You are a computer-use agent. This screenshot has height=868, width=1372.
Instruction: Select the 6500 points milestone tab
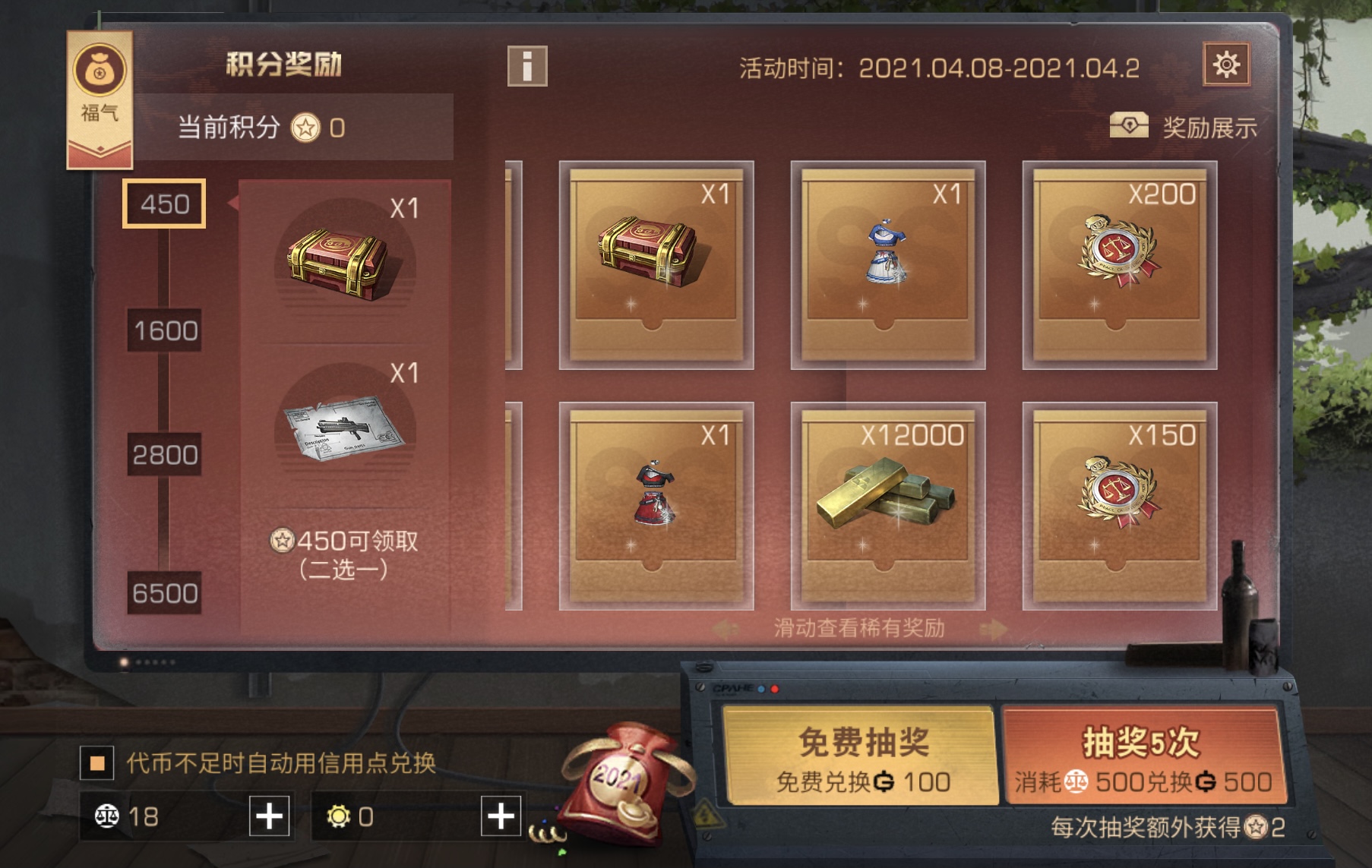(163, 589)
